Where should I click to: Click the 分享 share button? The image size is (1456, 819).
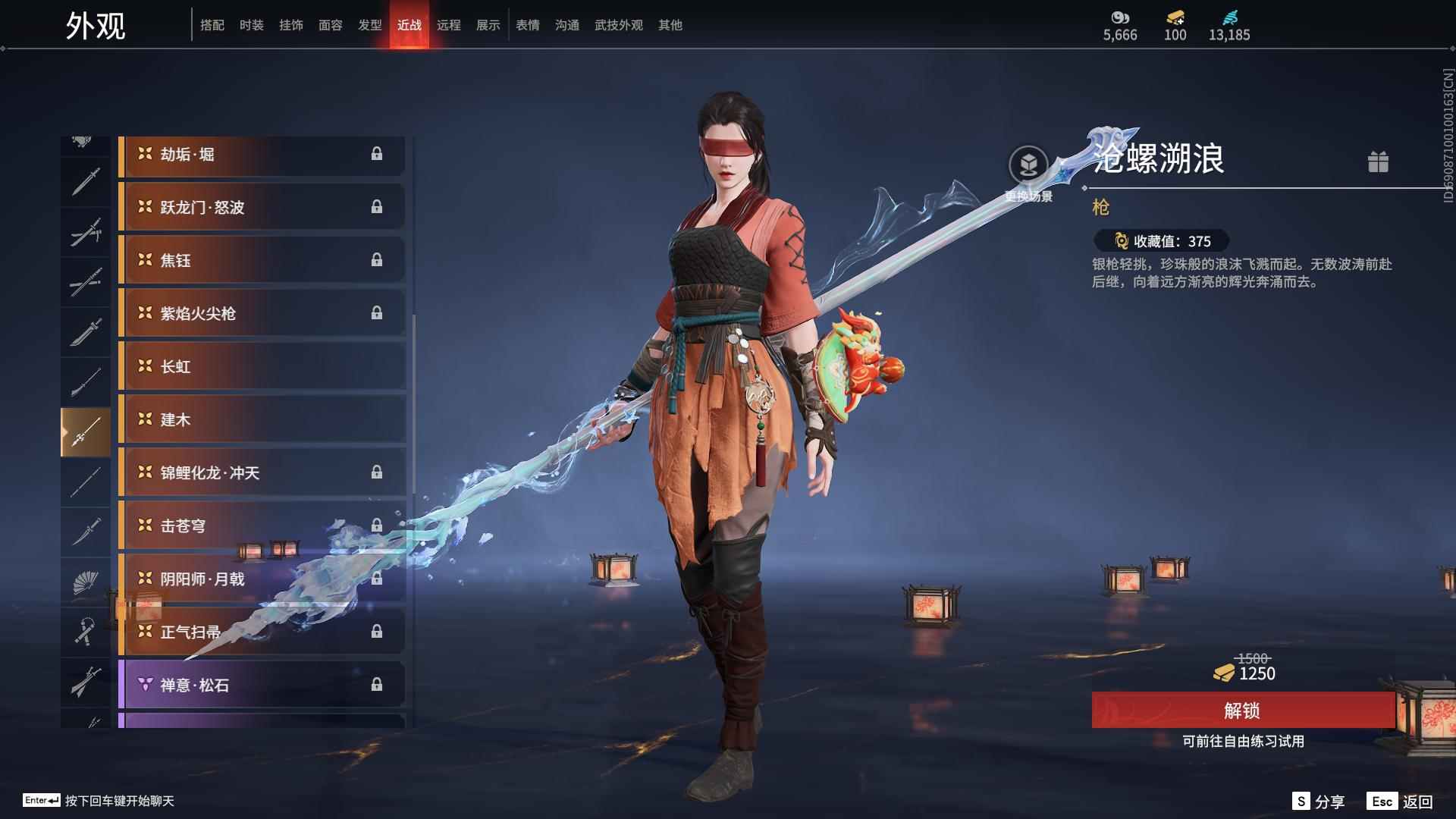click(1320, 800)
